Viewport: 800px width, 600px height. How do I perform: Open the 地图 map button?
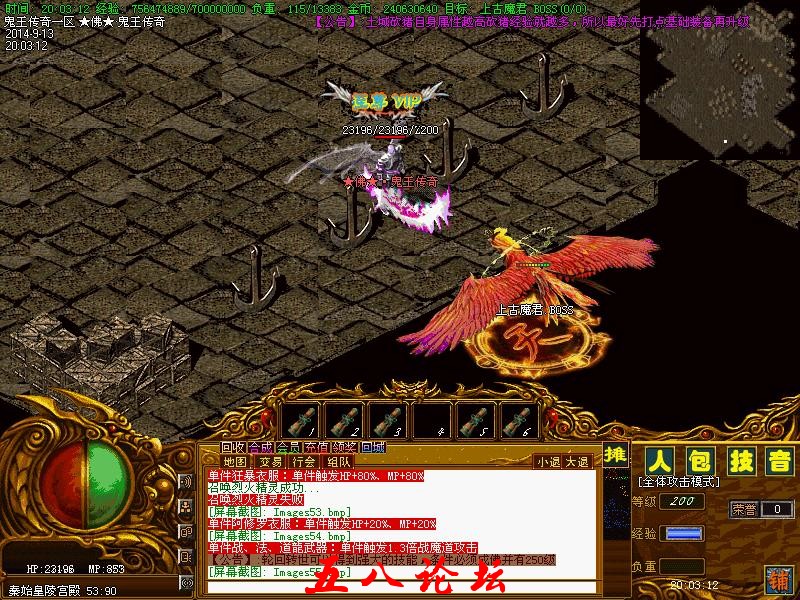click(x=235, y=462)
